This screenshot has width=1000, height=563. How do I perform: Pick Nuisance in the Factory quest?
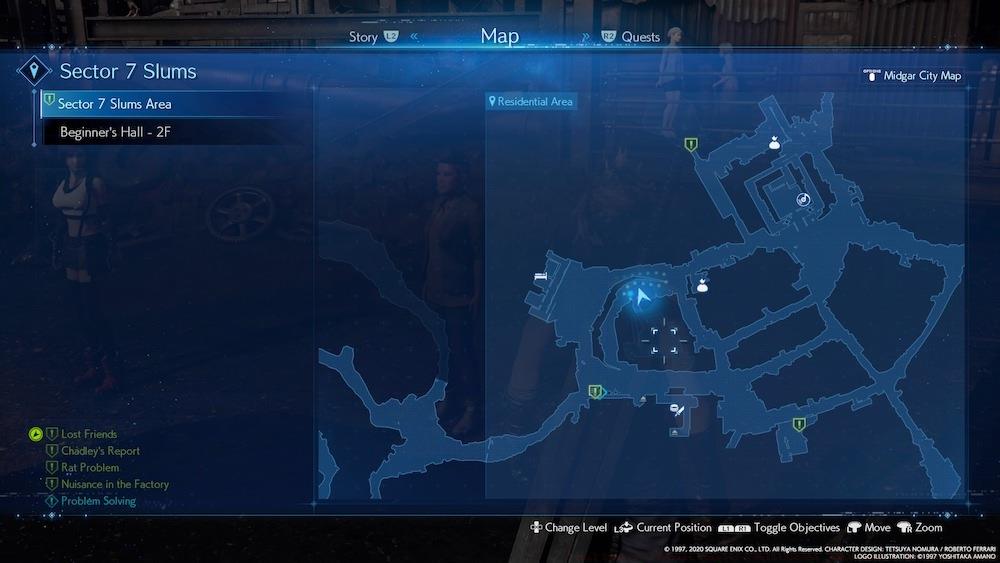point(115,484)
